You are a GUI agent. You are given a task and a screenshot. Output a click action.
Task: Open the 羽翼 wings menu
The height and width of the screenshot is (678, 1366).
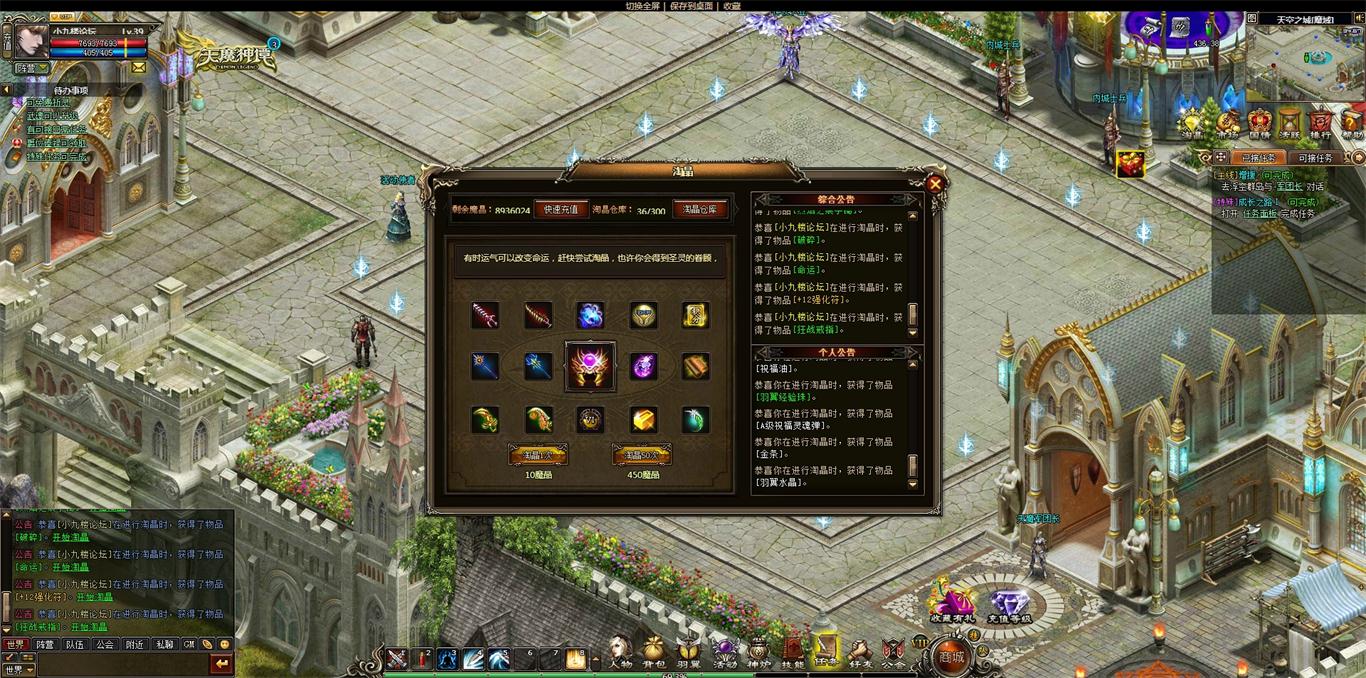tap(688, 653)
